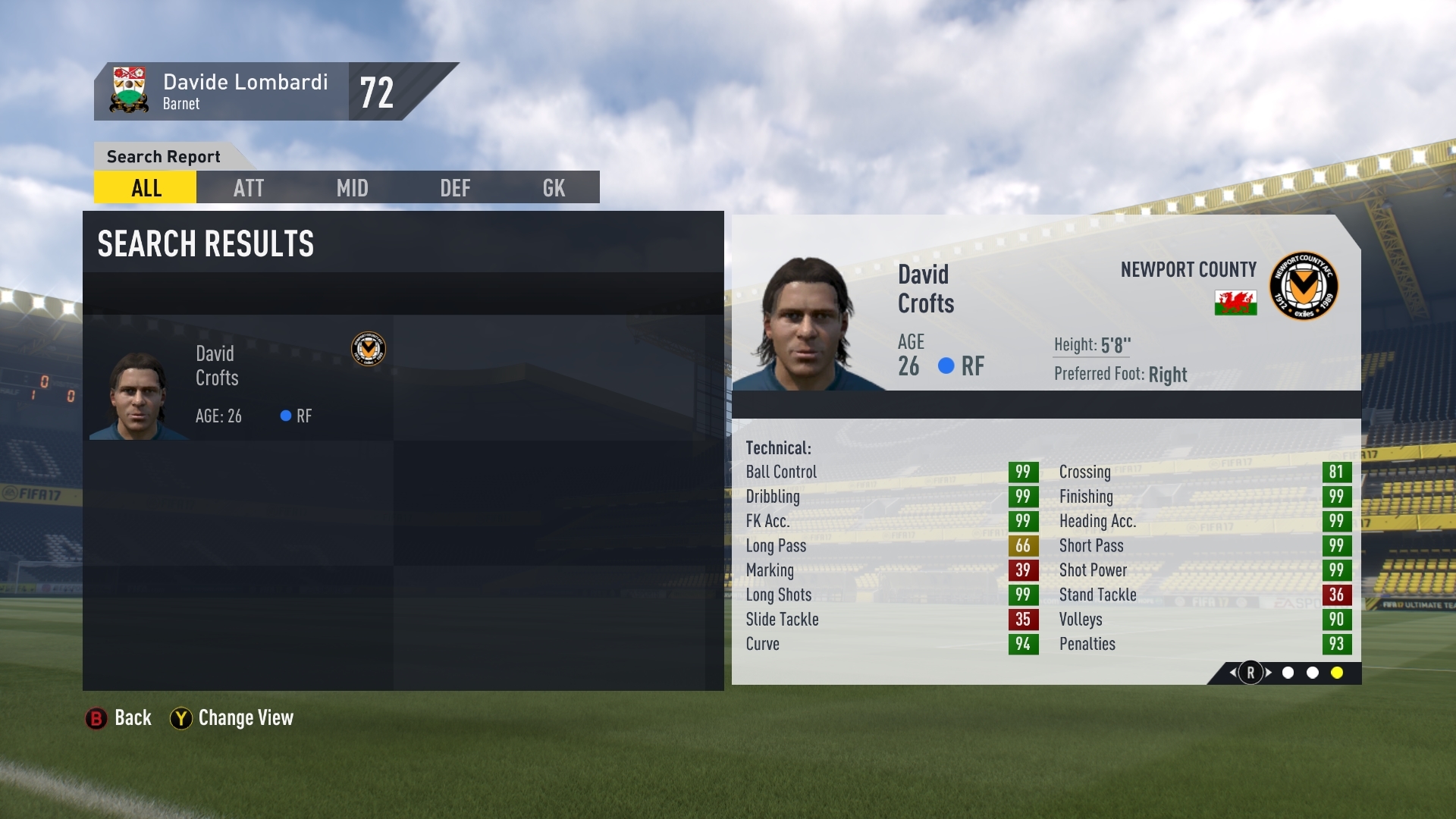Switch to the ATT tab
1456x819 pixels.
coord(248,187)
